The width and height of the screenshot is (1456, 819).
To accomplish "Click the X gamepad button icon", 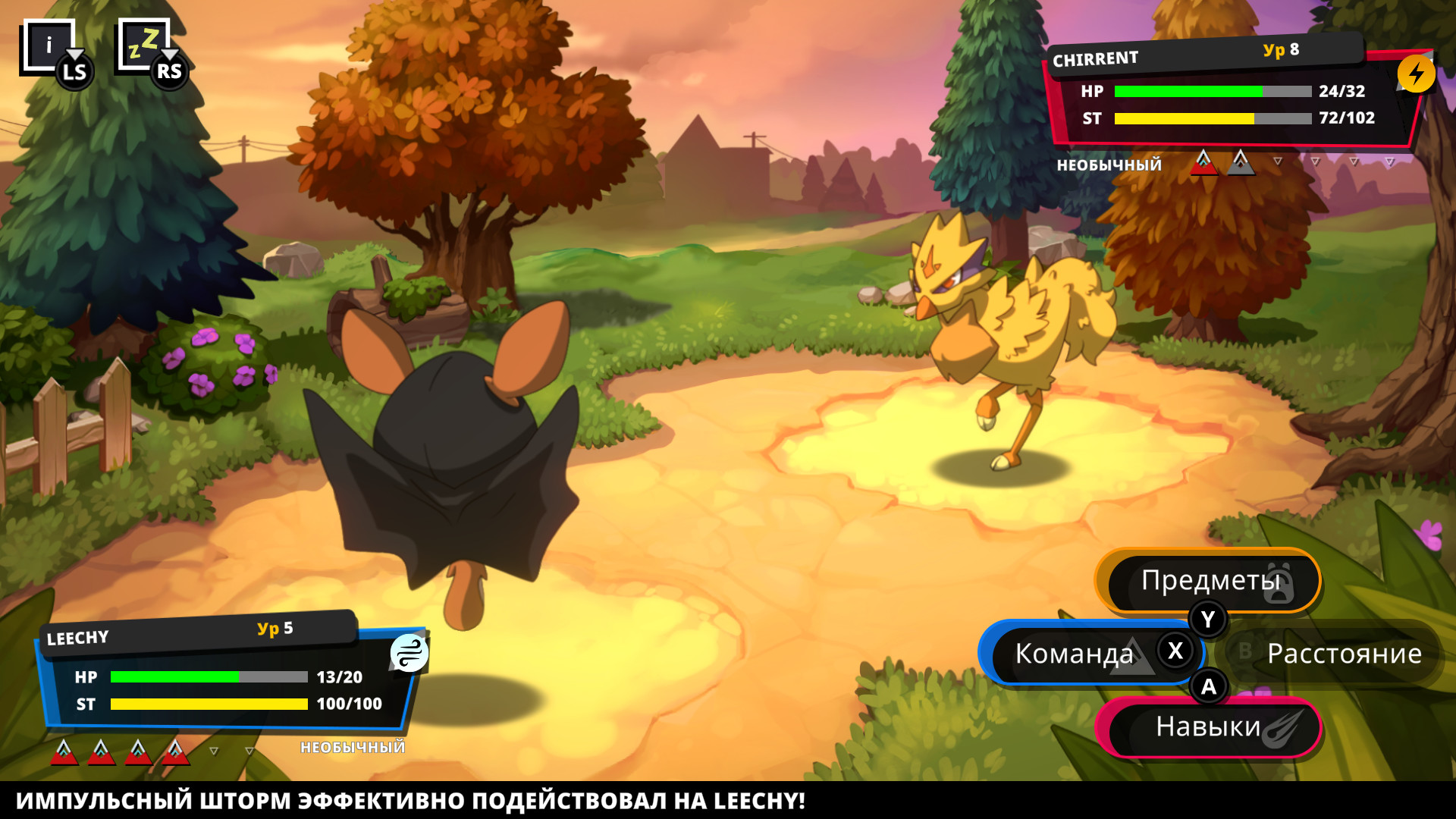I will [1176, 651].
